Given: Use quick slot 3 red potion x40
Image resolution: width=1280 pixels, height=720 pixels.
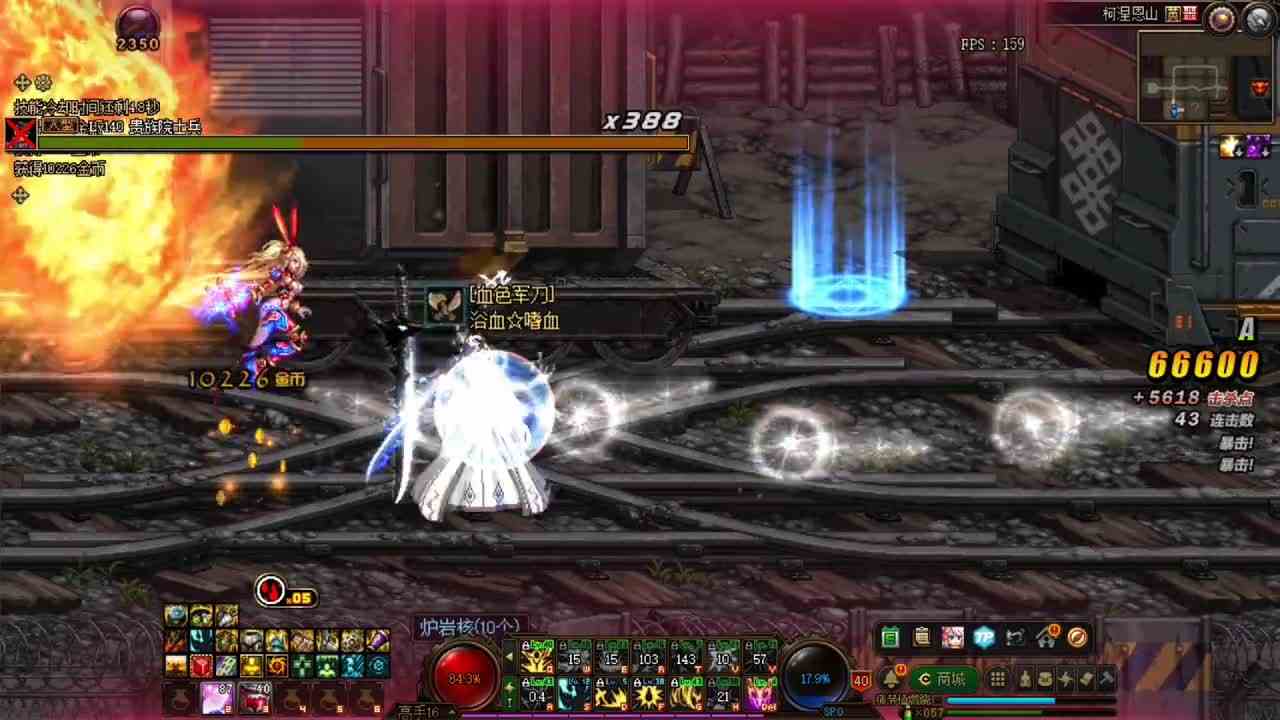Looking at the screenshot, I should tap(255, 697).
